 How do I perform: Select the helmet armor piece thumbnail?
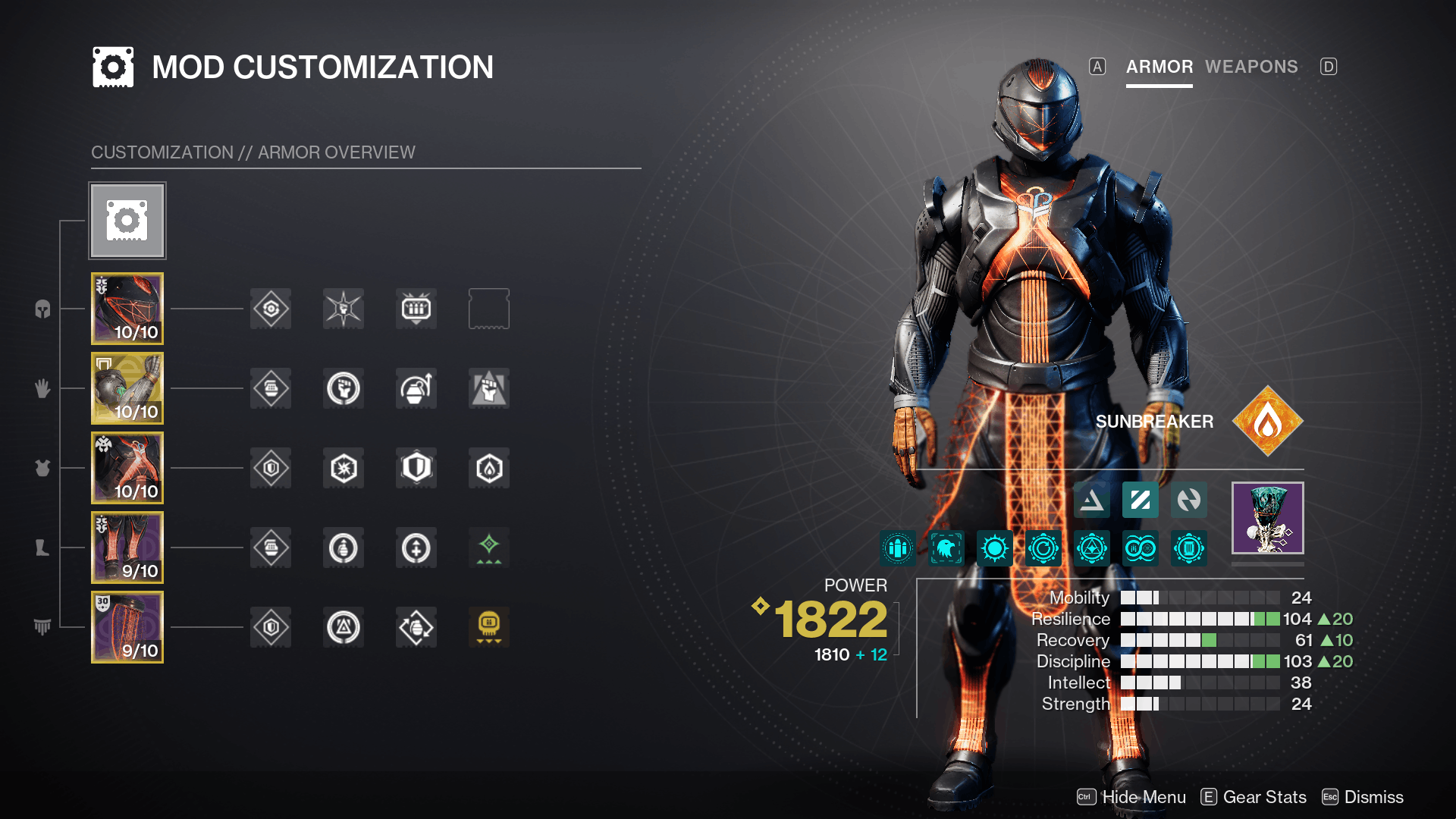127,309
